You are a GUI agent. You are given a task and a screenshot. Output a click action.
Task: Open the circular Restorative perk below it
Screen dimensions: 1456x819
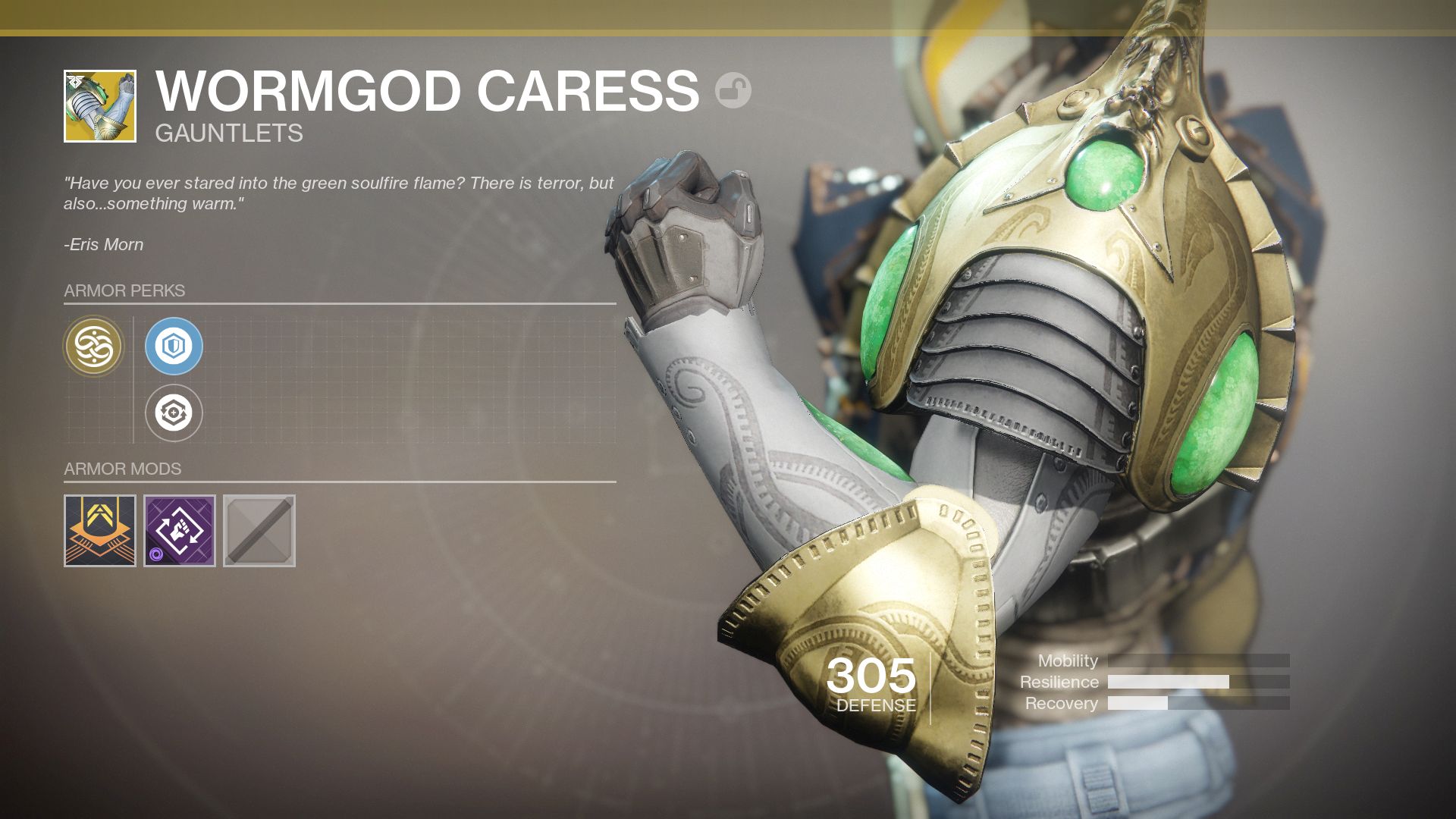click(174, 413)
